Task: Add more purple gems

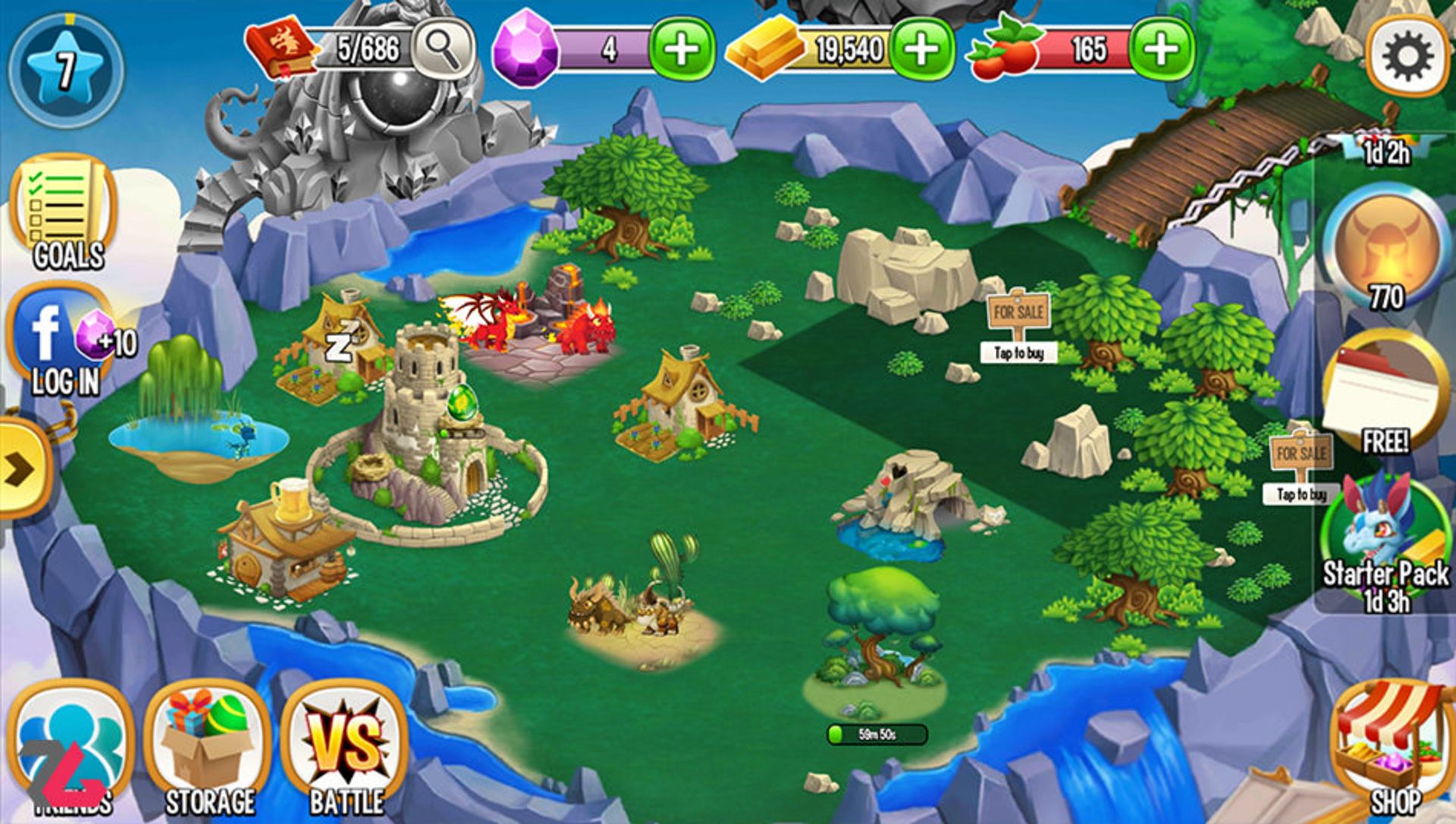Action: (682, 50)
